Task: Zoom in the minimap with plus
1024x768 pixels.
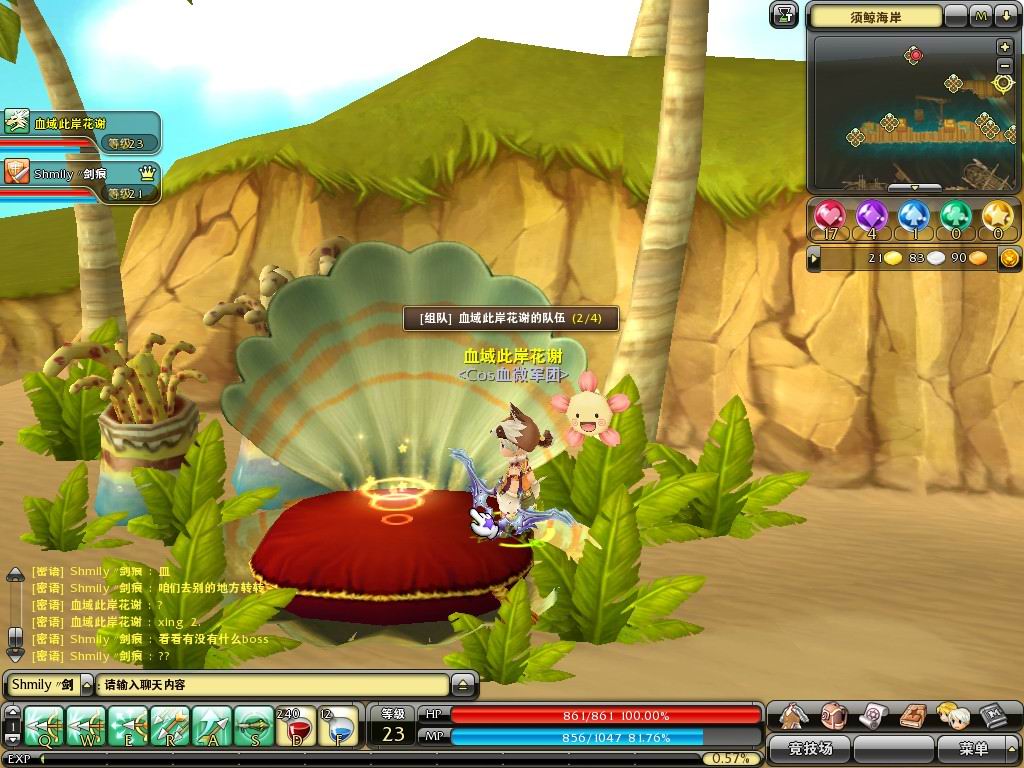Action: pyautogui.click(x=1004, y=47)
